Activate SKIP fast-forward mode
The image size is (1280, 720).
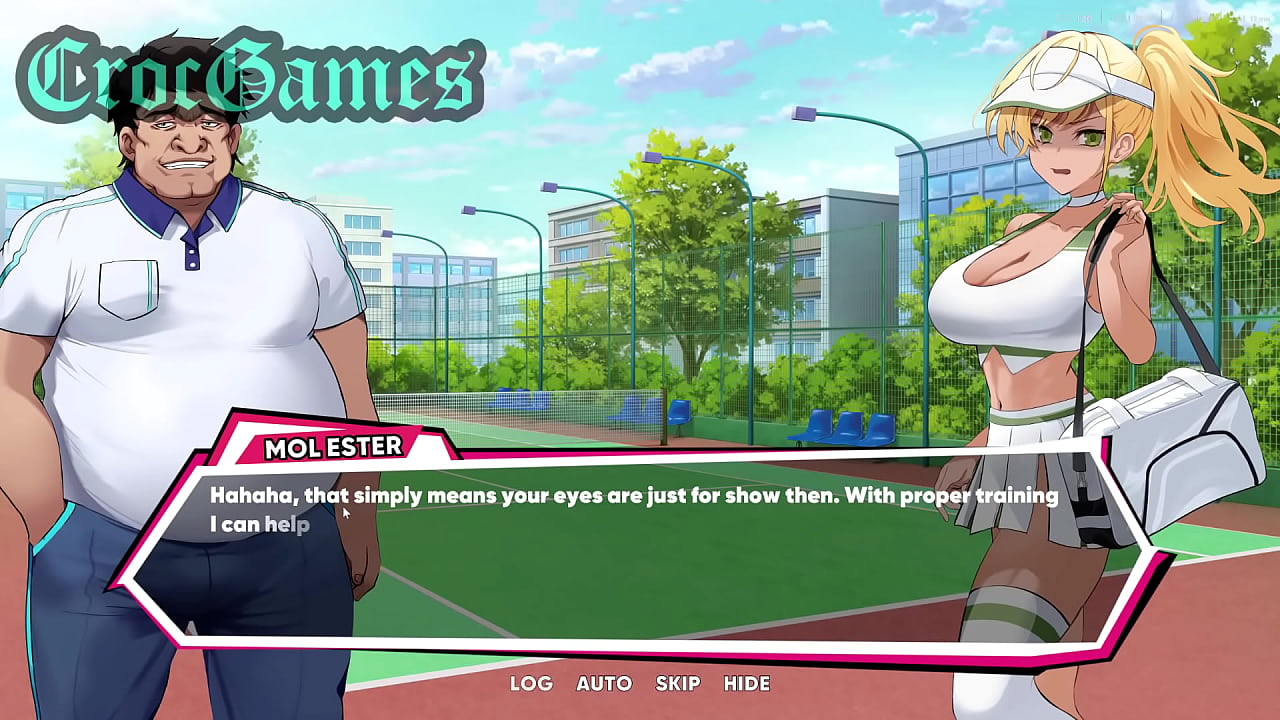pos(677,684)
